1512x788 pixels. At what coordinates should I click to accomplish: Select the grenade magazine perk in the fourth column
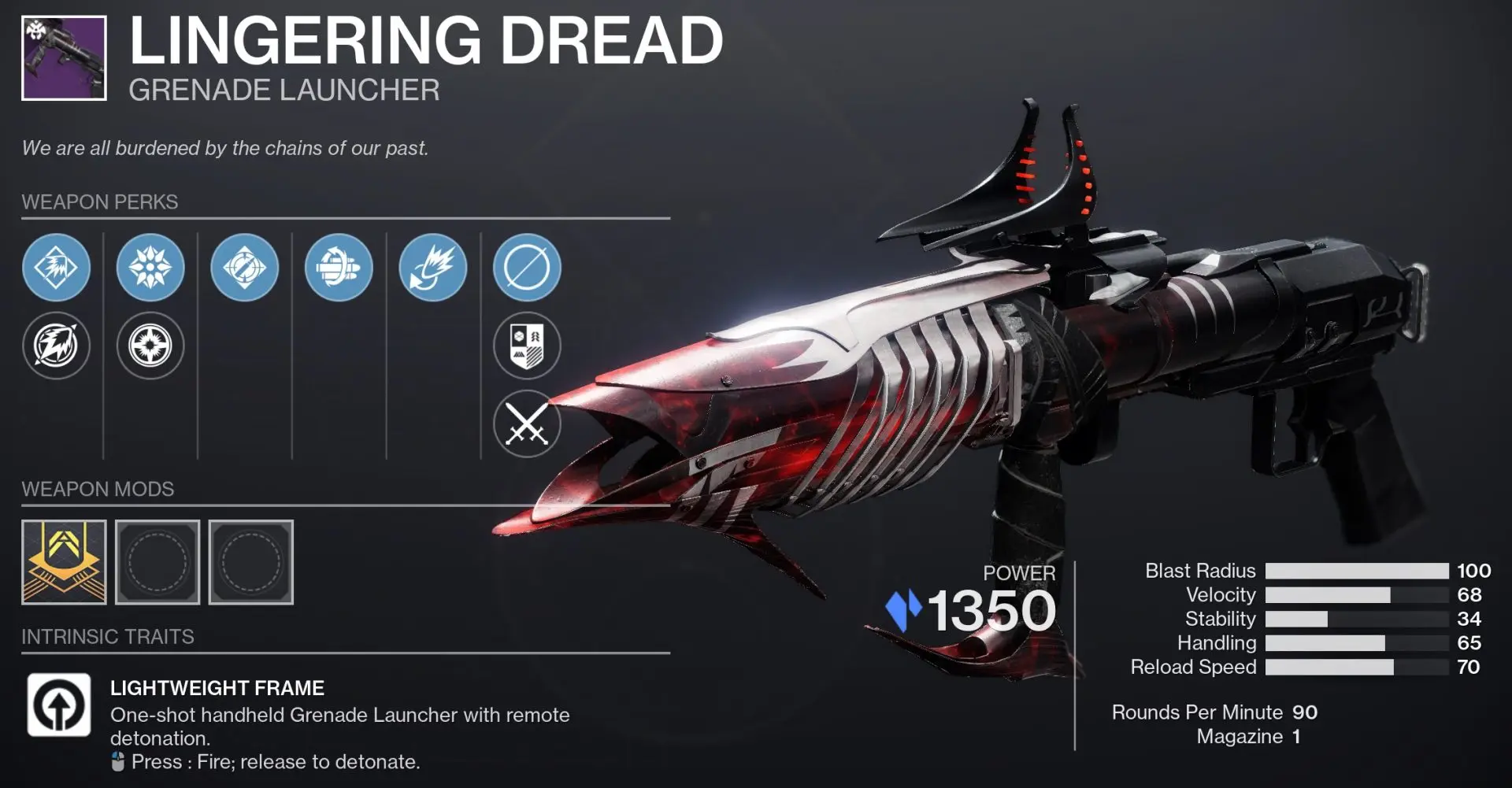338,268
